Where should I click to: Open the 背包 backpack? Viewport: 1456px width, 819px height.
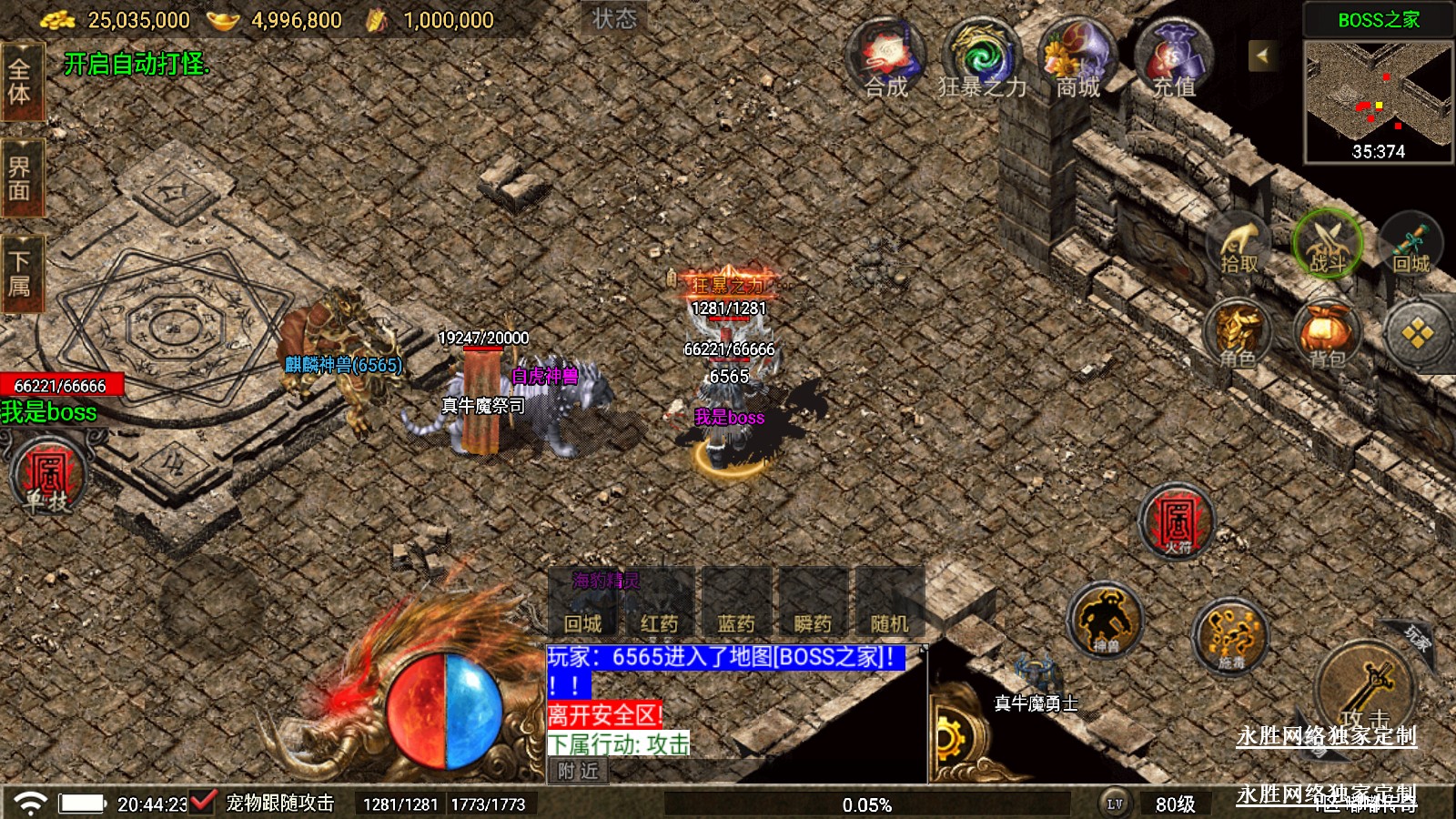tap(1327, 334)
